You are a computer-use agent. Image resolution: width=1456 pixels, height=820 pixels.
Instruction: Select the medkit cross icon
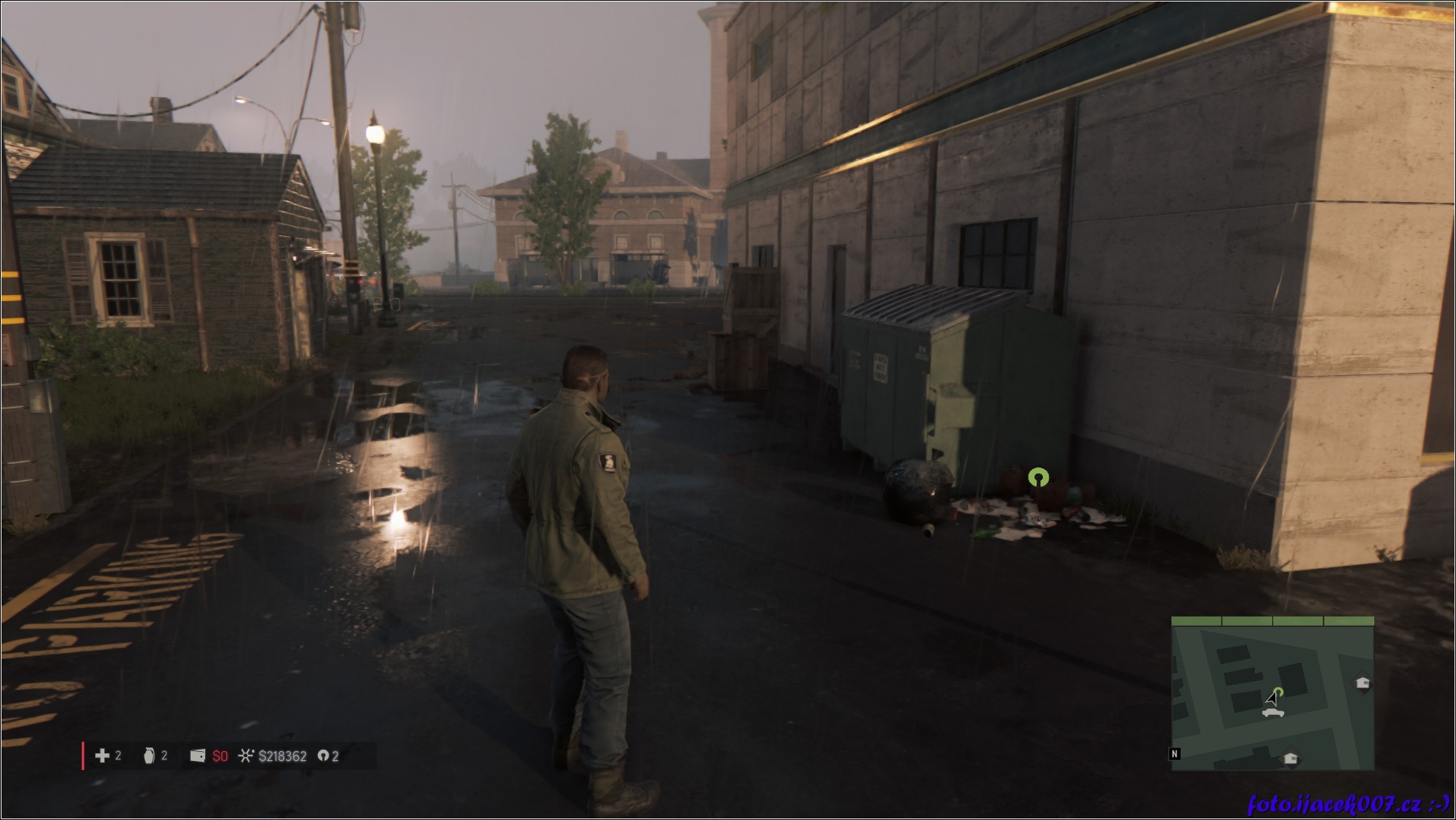(x=102, y=756)
